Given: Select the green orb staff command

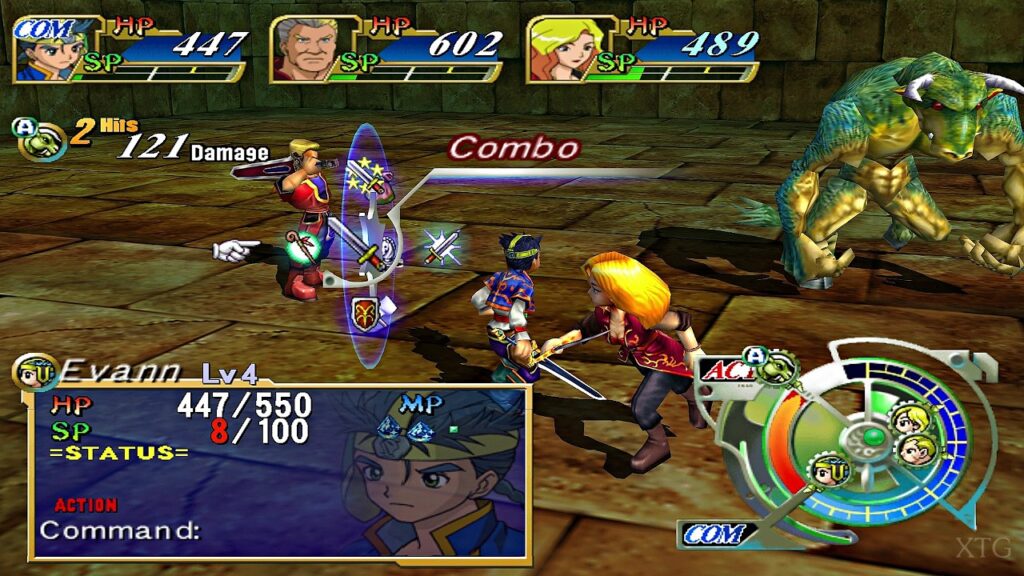Looking at the screenshot, I should (x=303, y=245).
